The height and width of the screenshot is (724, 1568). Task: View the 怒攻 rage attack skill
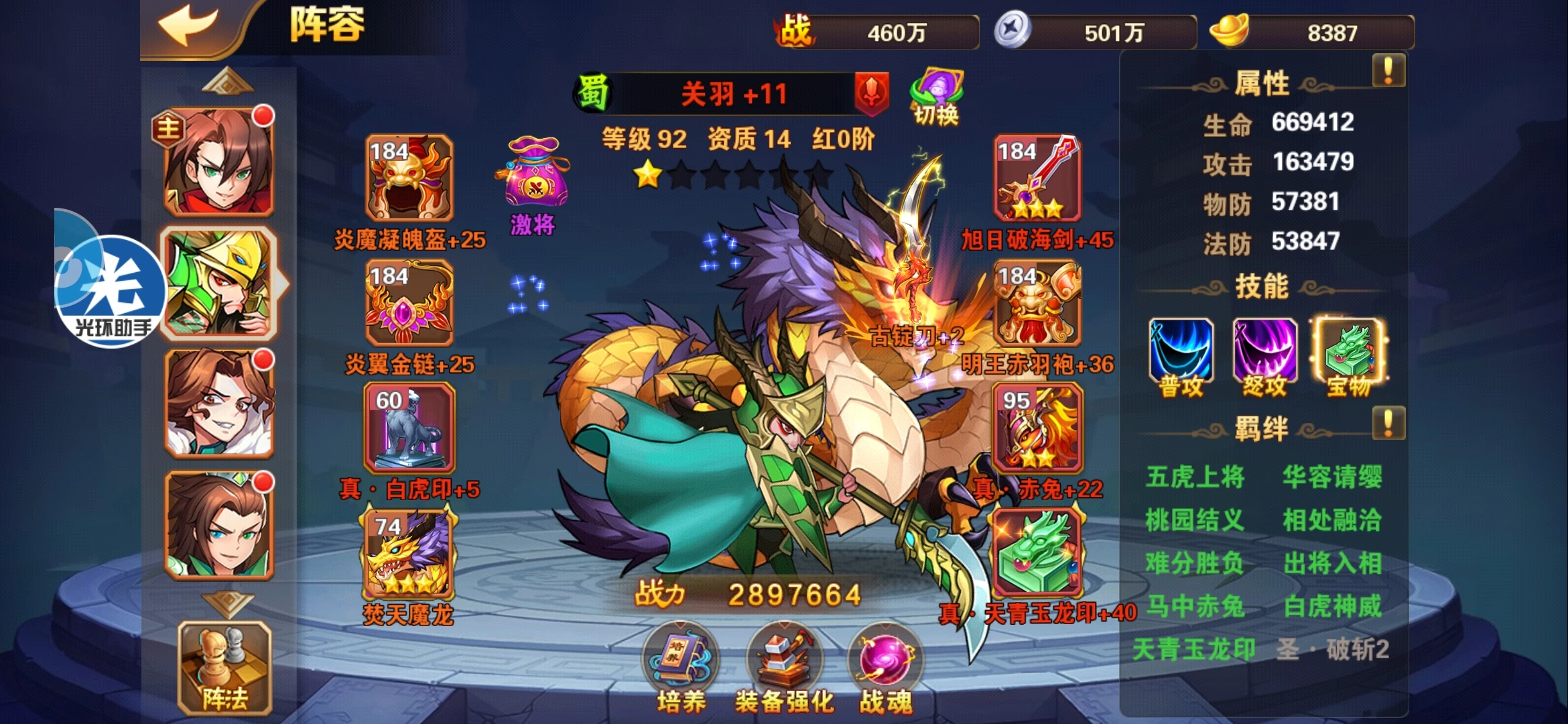point(1264,352)
